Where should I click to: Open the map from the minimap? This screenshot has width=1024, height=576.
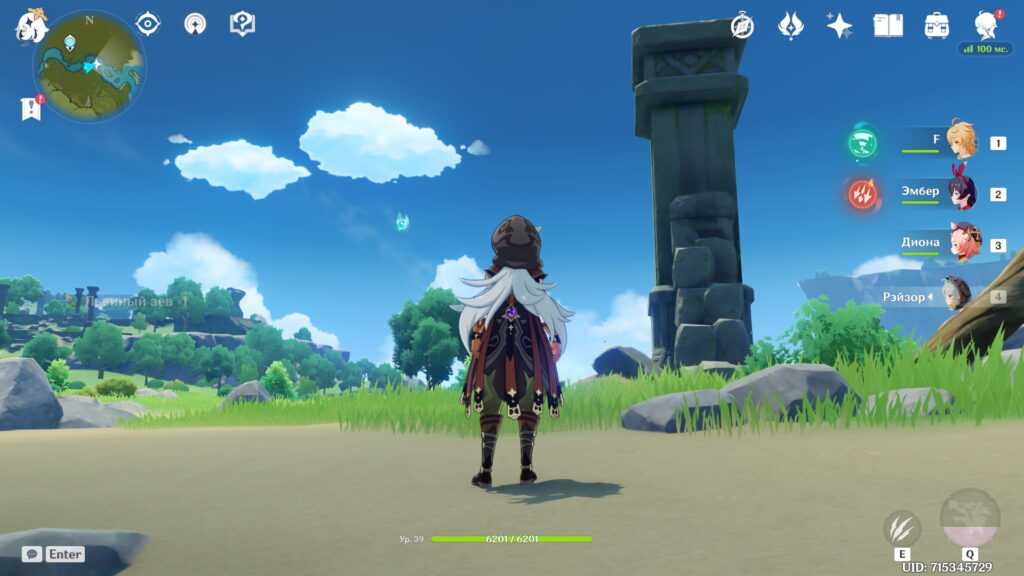(89, 66)
